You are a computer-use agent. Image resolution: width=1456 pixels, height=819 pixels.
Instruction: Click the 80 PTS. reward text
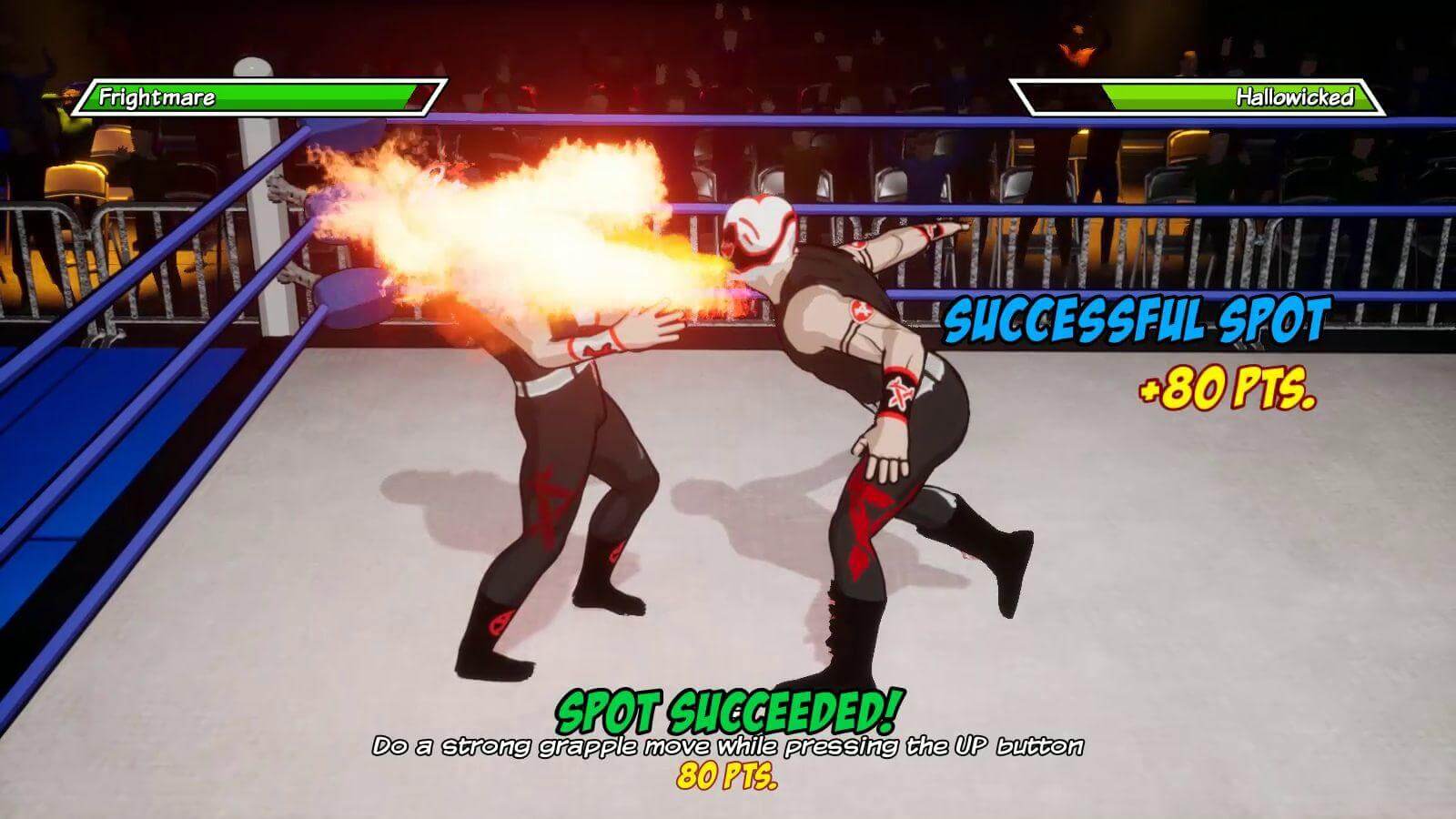click(x=728, y=778)
